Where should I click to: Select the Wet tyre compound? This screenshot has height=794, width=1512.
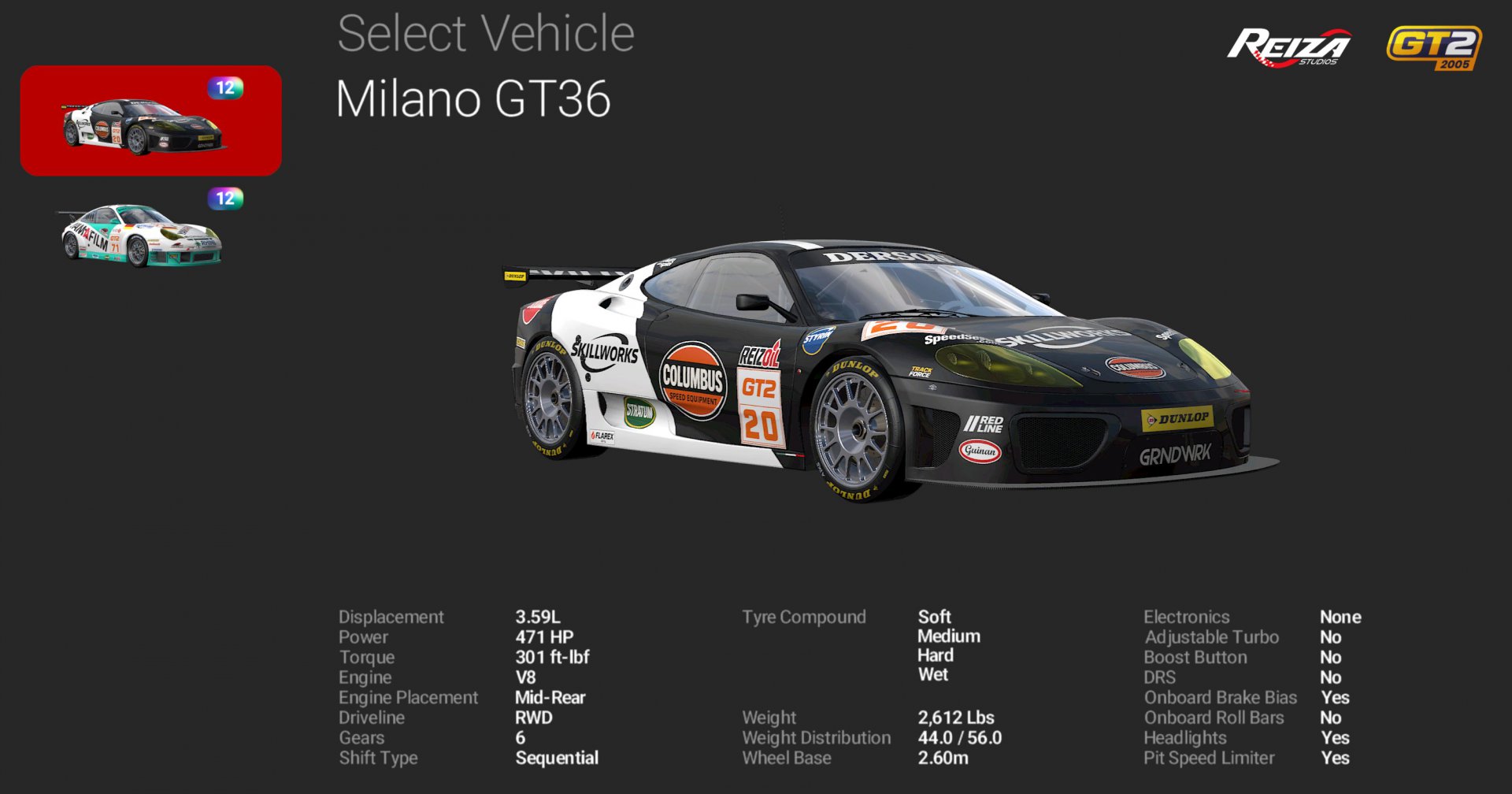click(x=932, y=675)
